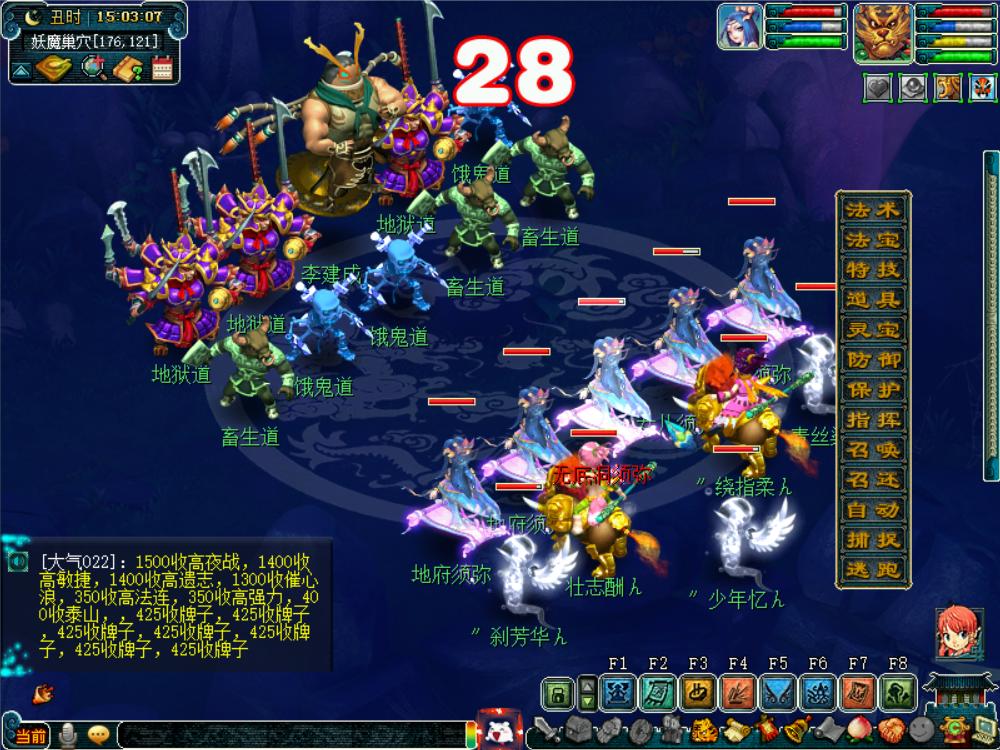Select the 召唤 summon command
Image resolution: width=1000 pixels, height=750 pixels.
click(873, 450)
